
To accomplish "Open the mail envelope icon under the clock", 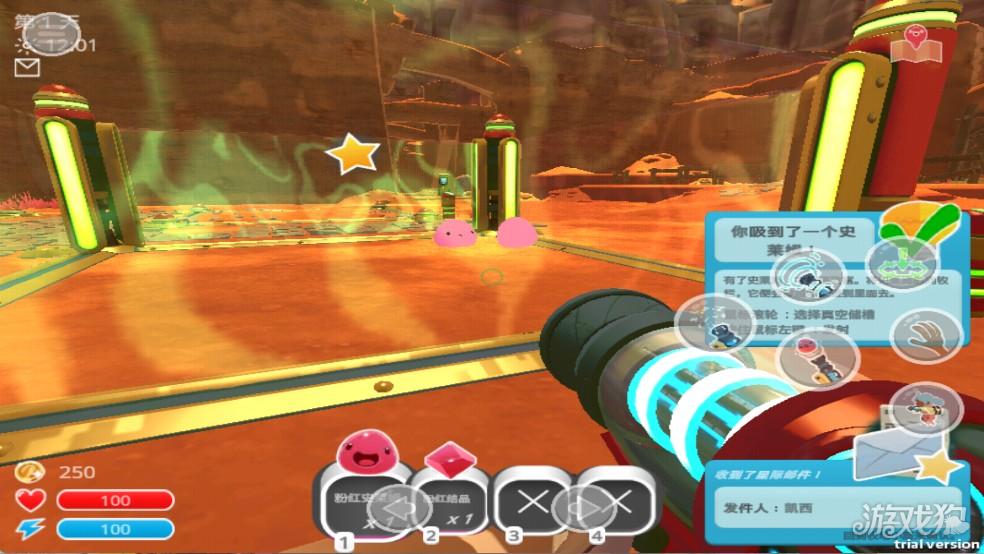I will (x=27, y=67).
